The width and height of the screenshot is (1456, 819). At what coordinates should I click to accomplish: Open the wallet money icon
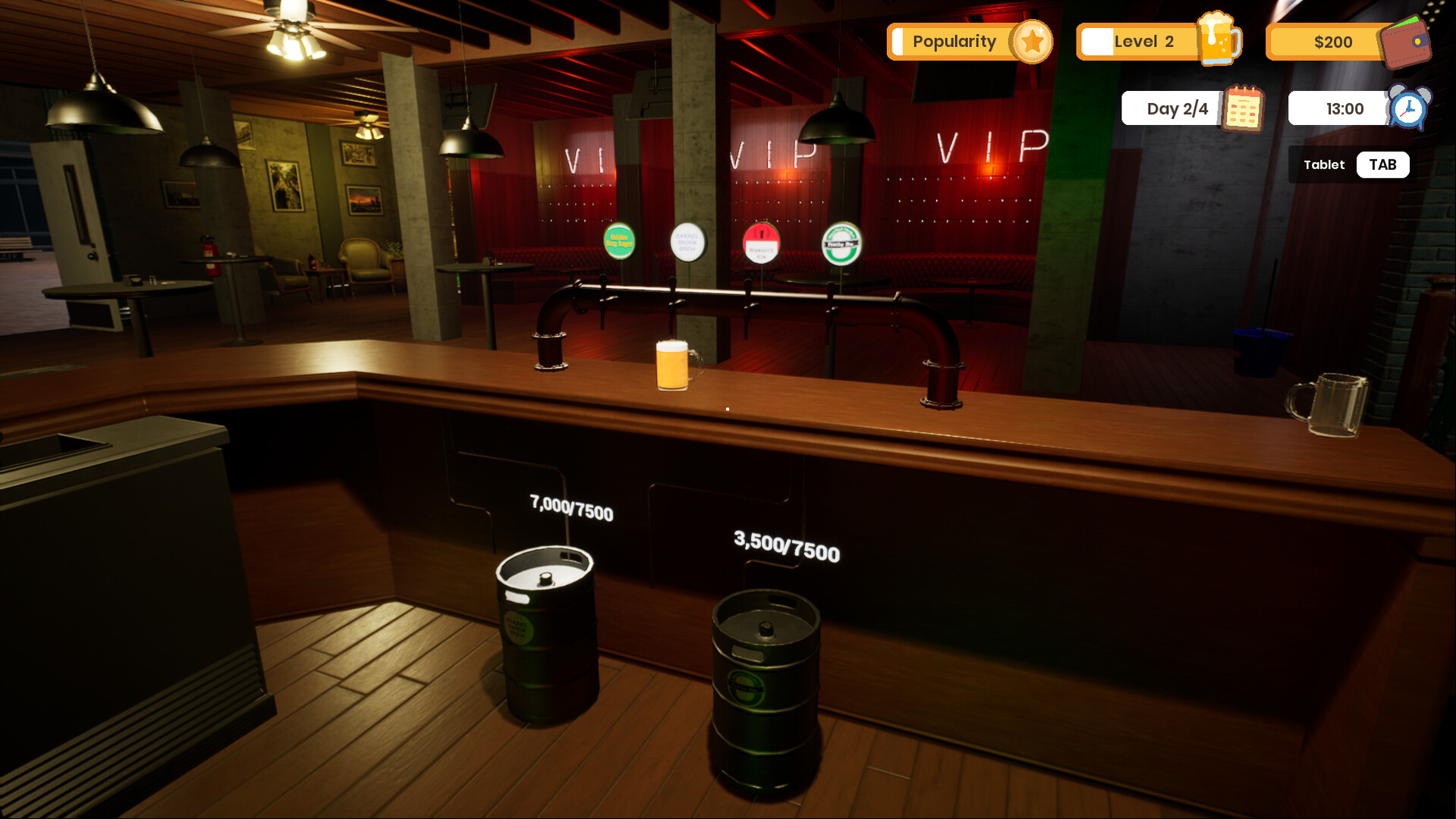[1406, 42]
